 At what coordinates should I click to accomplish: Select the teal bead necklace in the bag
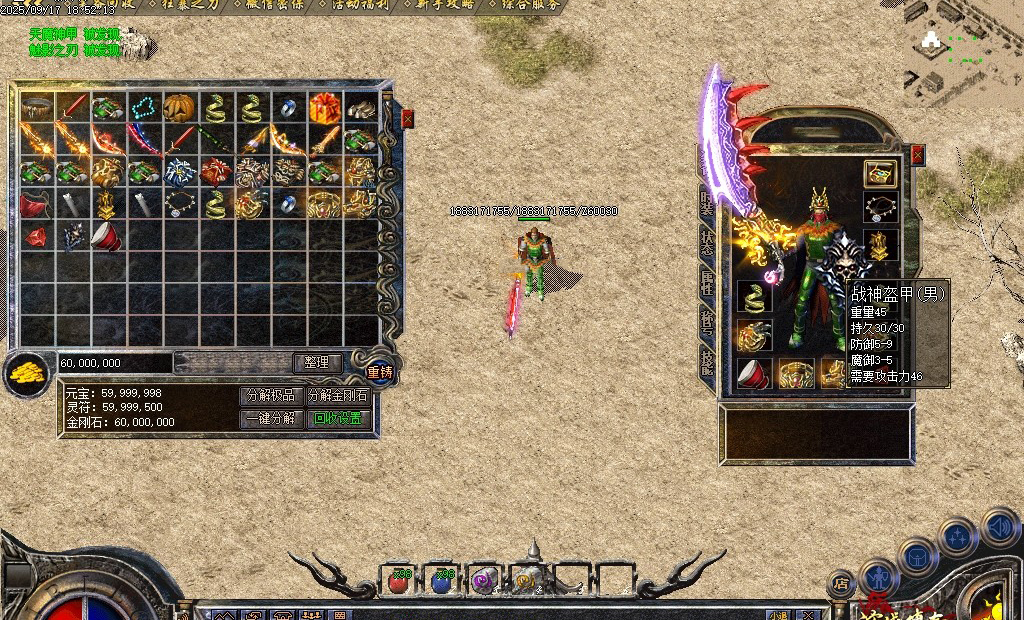[x=142, y=107]
